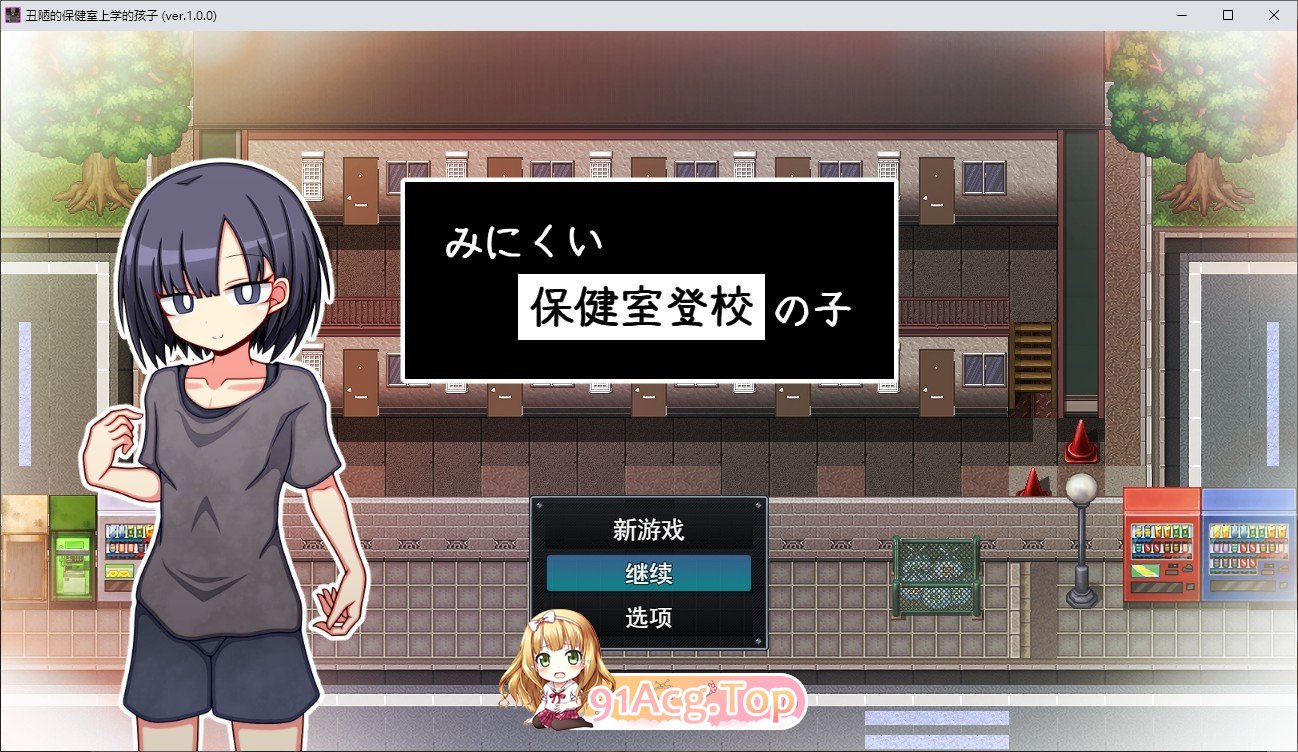Open the 选项 options menu
The width and height of the screenshot is (1298, 752).
[x=648, y=618]
